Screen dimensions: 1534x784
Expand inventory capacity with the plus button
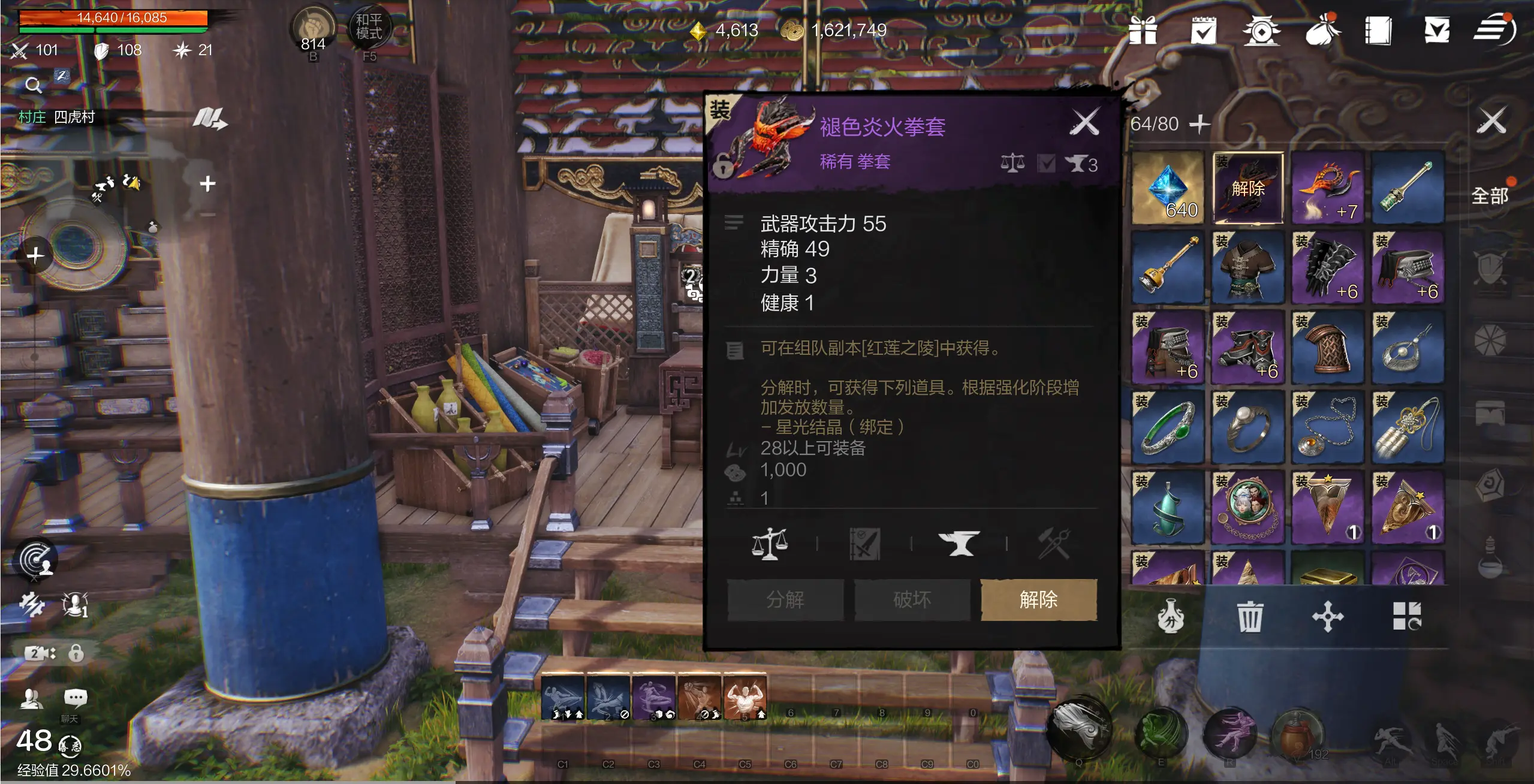1199,124
